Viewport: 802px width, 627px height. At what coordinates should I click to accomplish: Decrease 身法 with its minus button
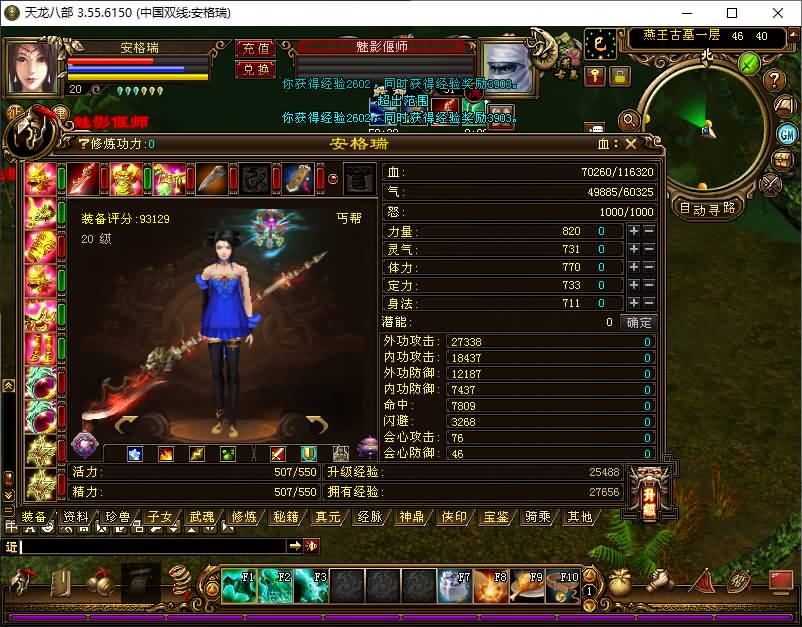pos(648,303)
